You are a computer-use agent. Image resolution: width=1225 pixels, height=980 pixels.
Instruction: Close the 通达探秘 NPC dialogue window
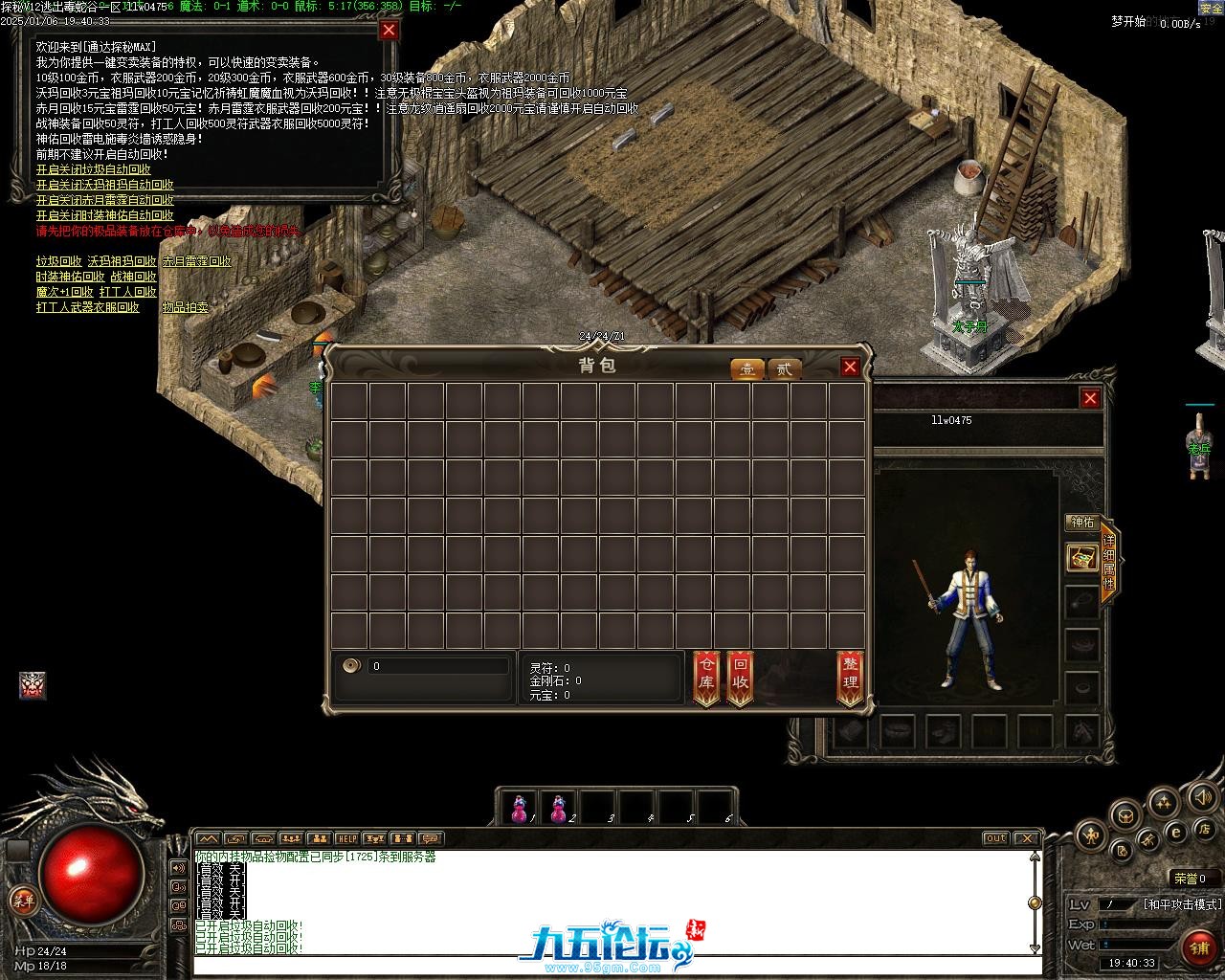tap(389, 30)
